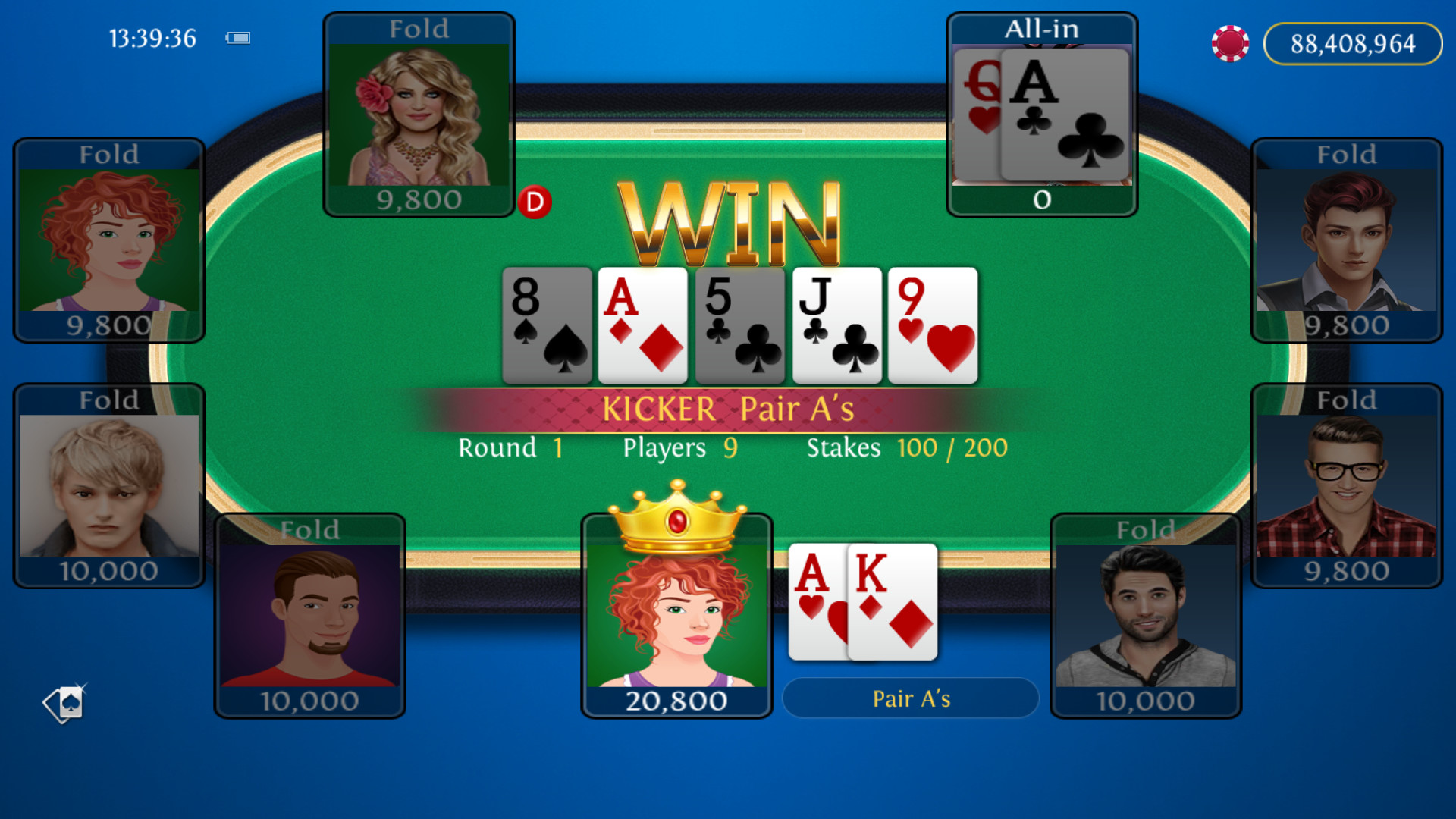The width and height of the screenshot is (1456, 819).
Task: Select the red poker chip icon near the balance
Action: [1230, 43]
